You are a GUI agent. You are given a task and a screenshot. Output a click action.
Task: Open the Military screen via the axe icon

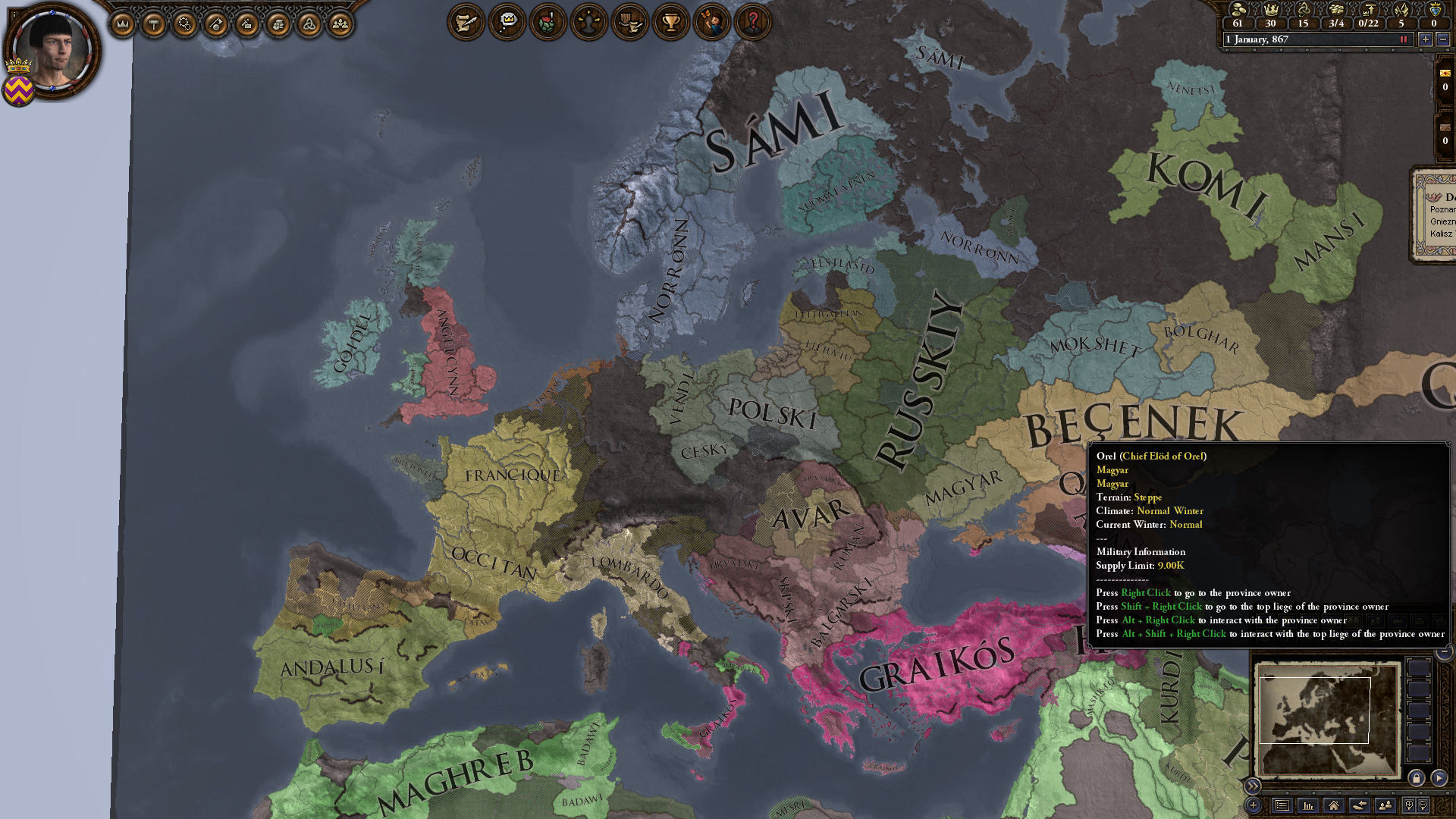(x=216, y=22)
